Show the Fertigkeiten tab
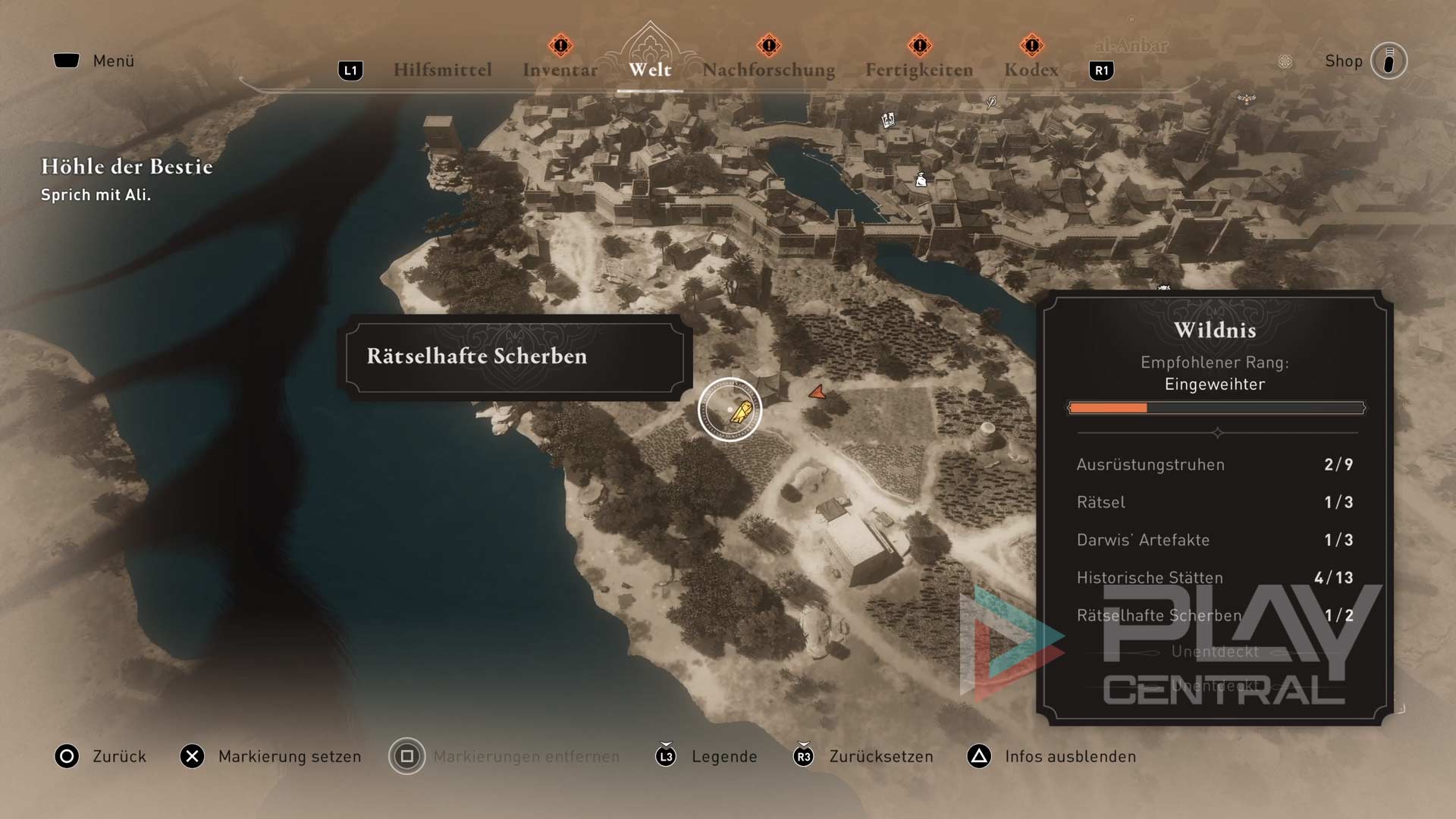 pyautogui.click(x=919, y=70)
